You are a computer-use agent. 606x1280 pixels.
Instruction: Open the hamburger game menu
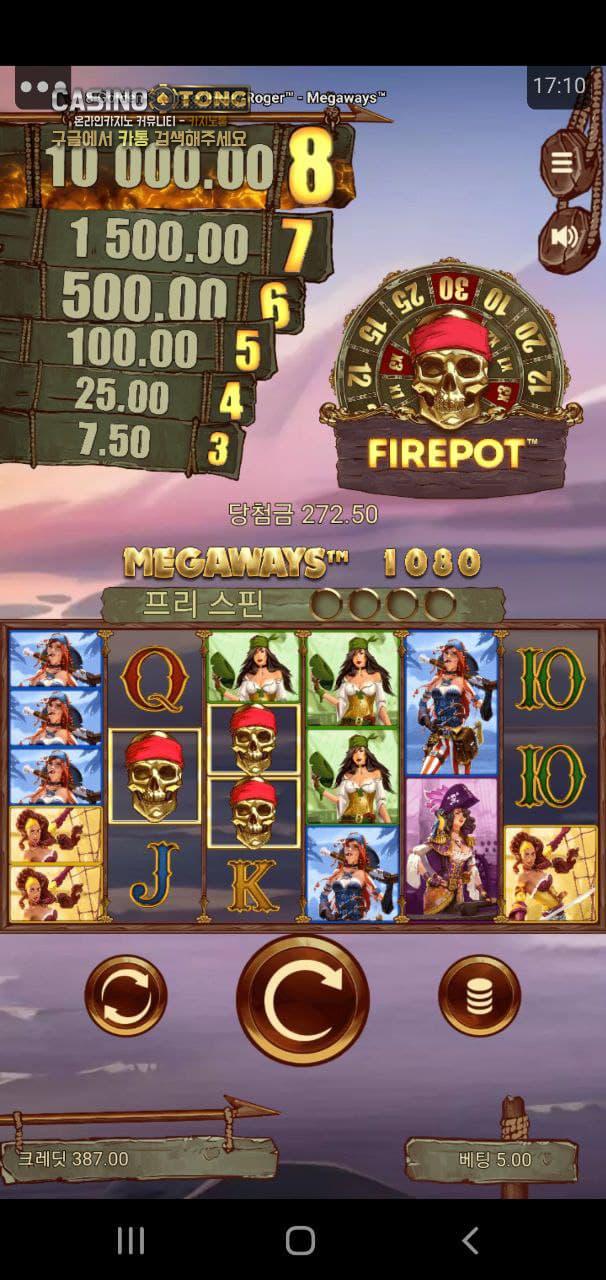[x=562, y=163]
